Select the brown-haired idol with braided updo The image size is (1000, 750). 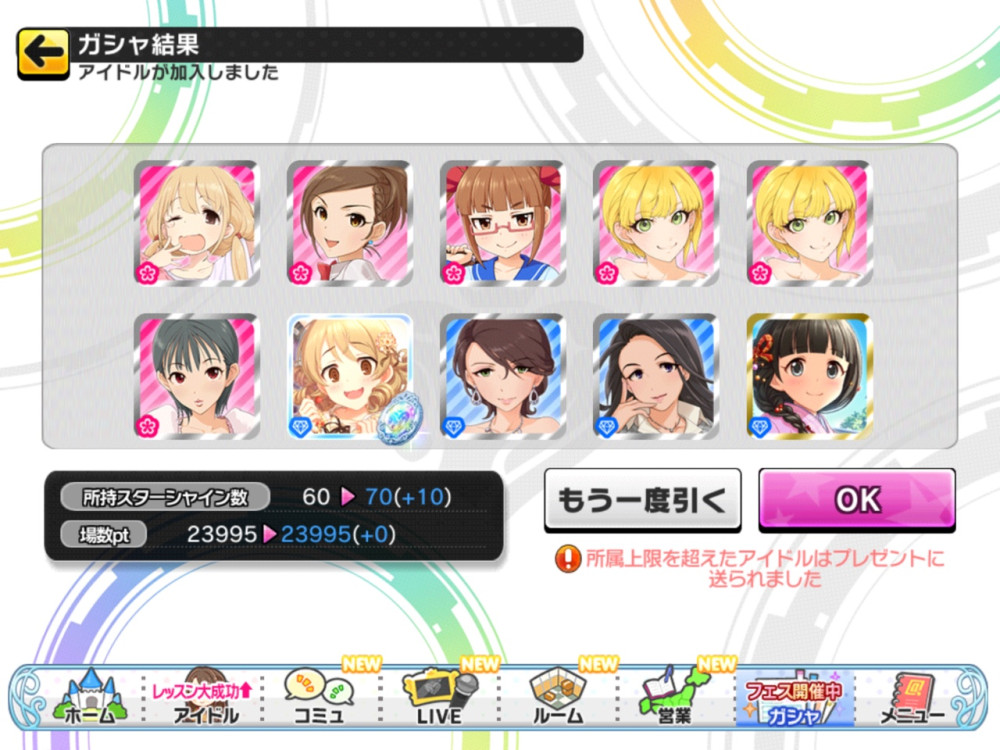(x=349, y=224)
